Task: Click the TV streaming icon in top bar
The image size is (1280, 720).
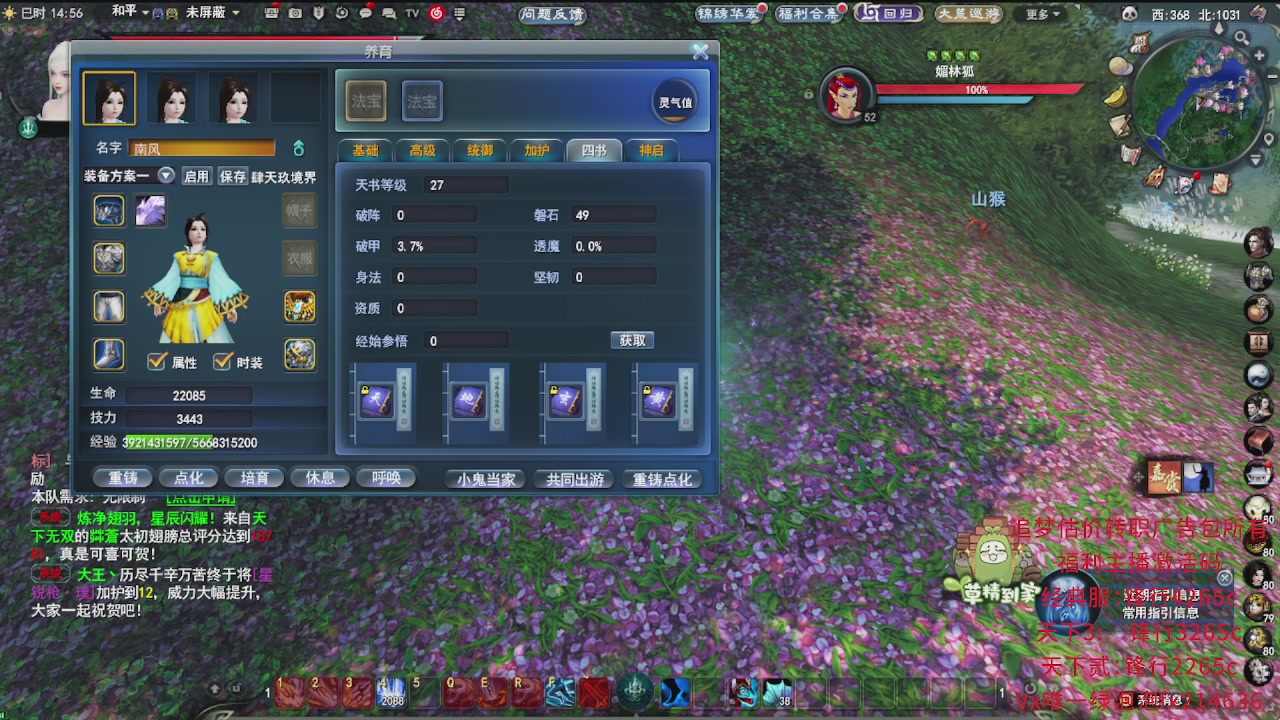Action: (x=411, y=14)
